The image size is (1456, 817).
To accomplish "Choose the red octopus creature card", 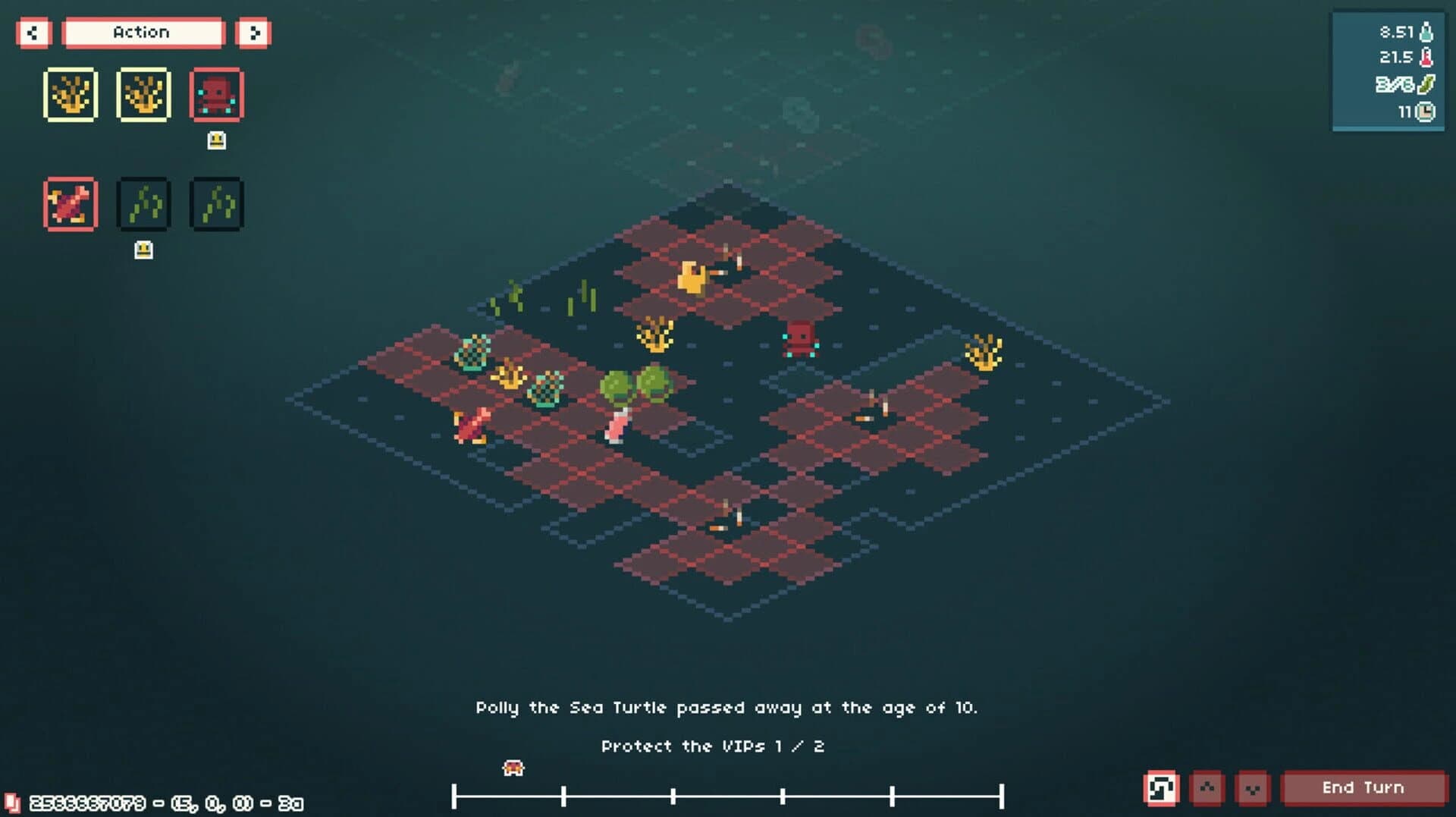I will click(216, 94).
